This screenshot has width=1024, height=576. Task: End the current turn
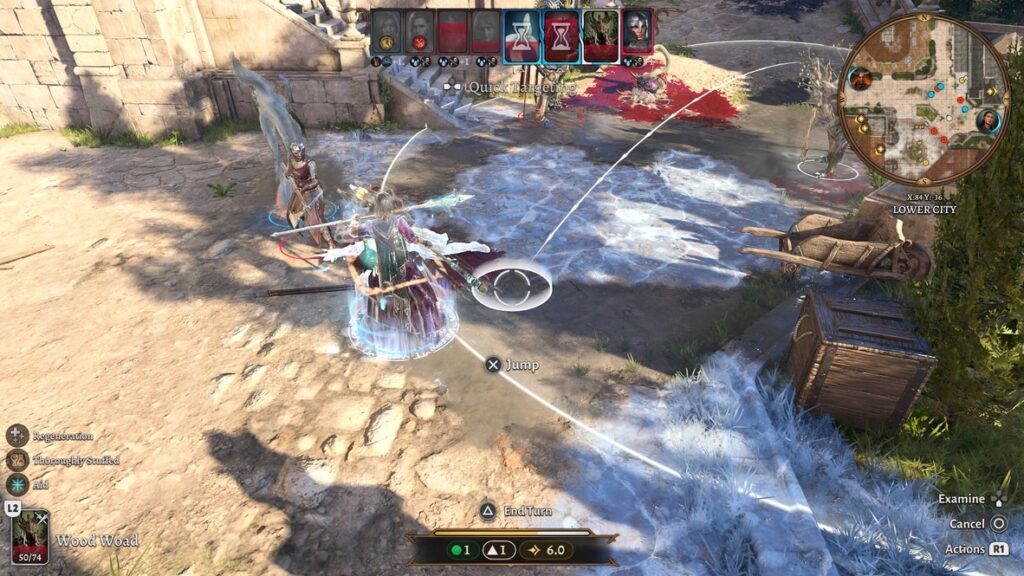[x=488, y=511]
